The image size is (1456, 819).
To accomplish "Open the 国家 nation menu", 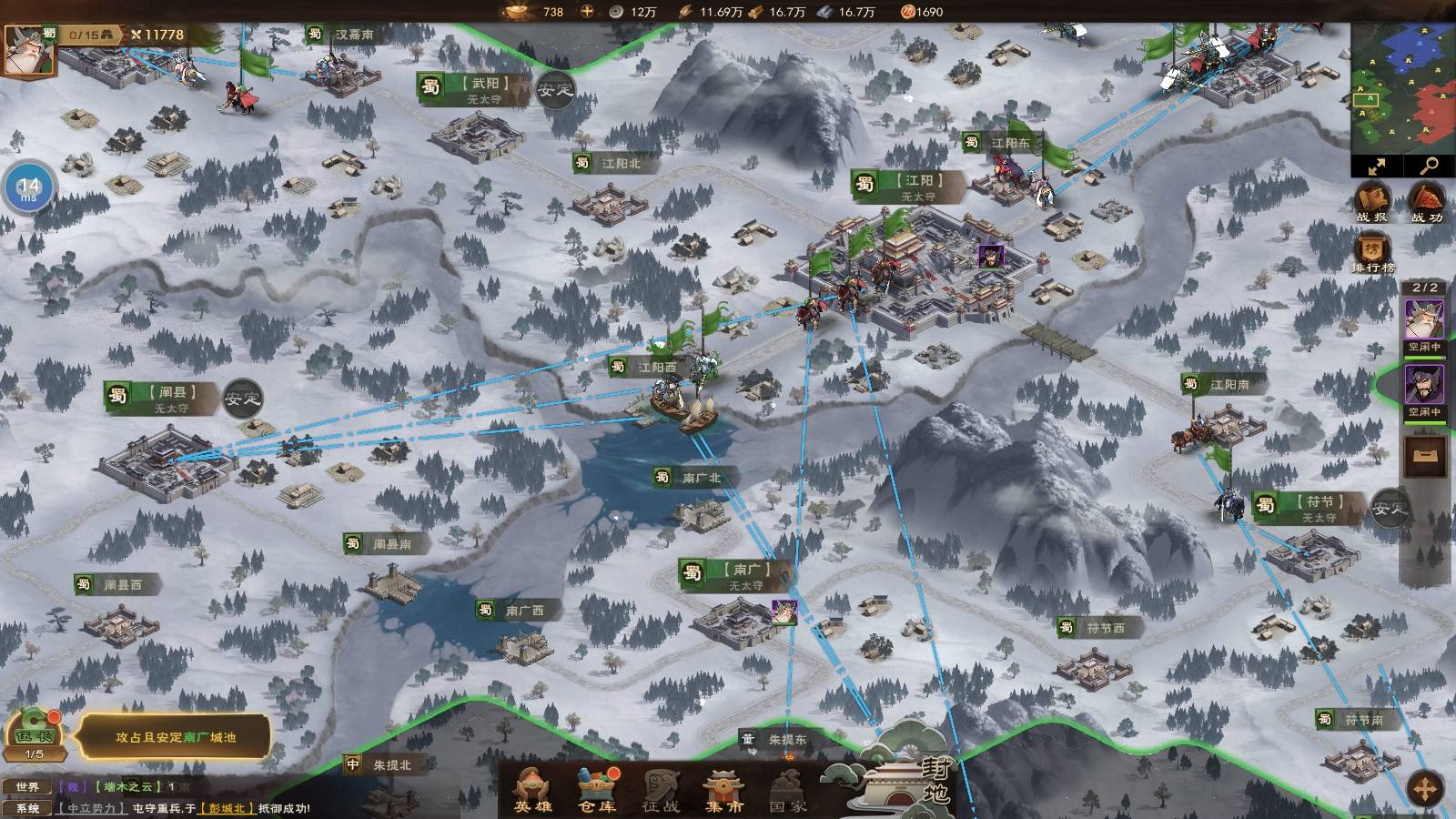I will [x=788, y=788].
